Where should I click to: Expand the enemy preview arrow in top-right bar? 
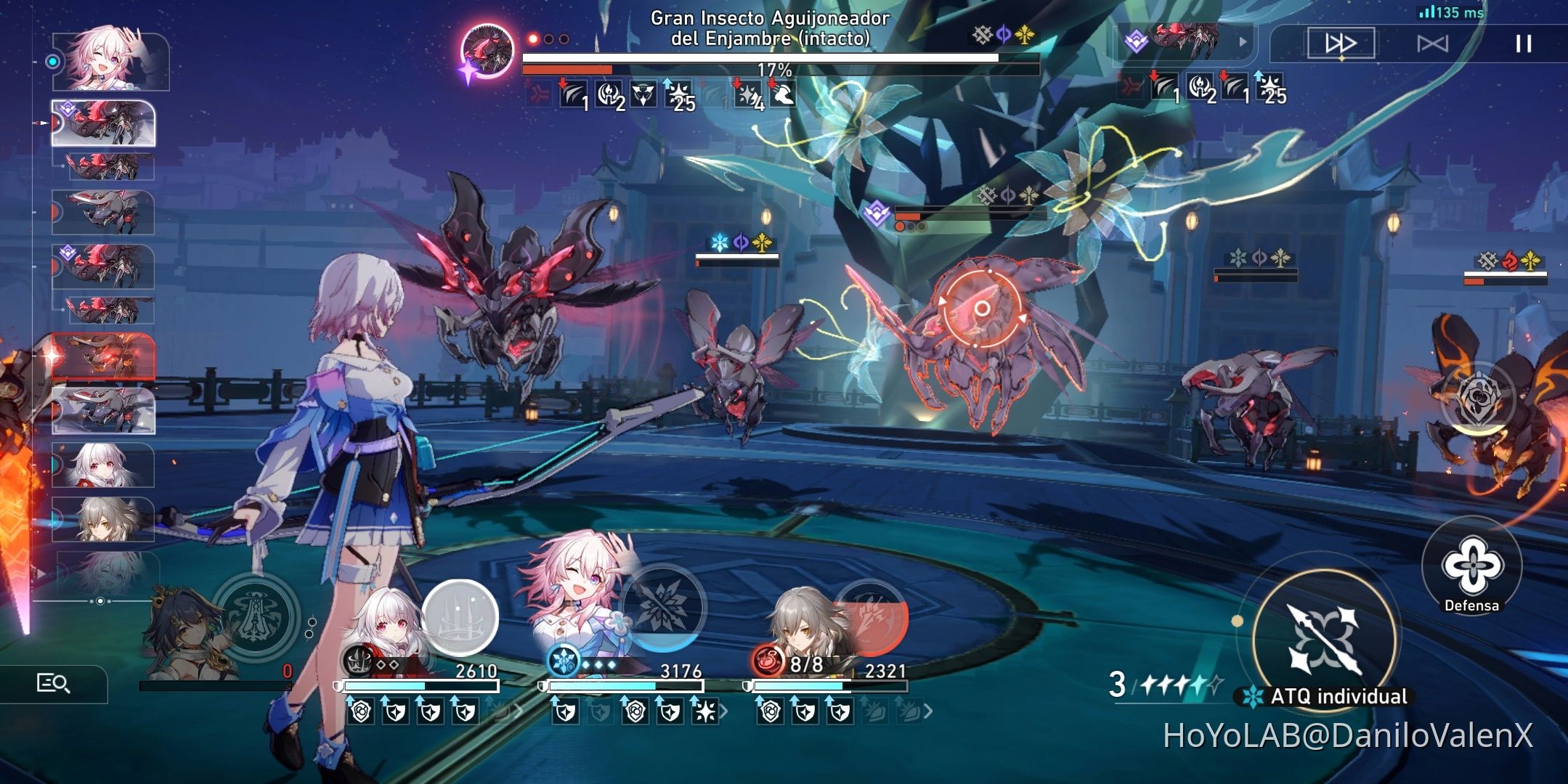pyautogui.click(x=1242, y=40)
